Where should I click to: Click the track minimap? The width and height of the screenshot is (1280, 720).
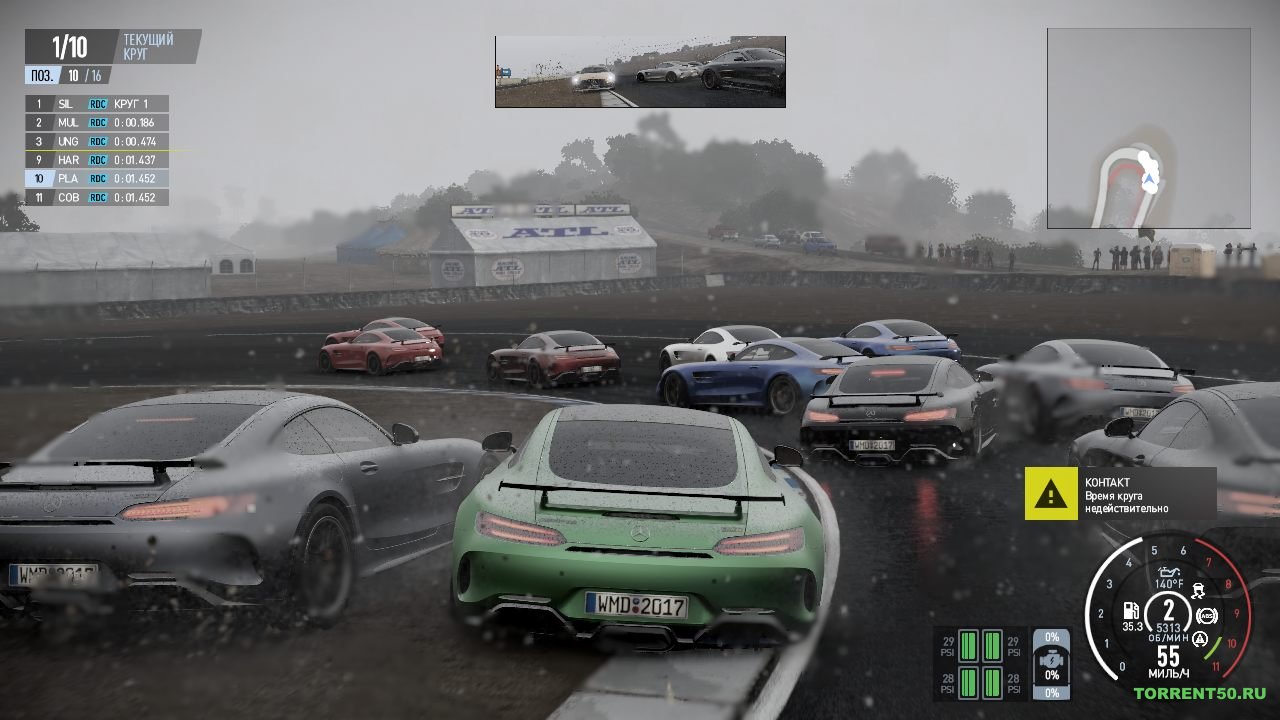(1148, 128)
